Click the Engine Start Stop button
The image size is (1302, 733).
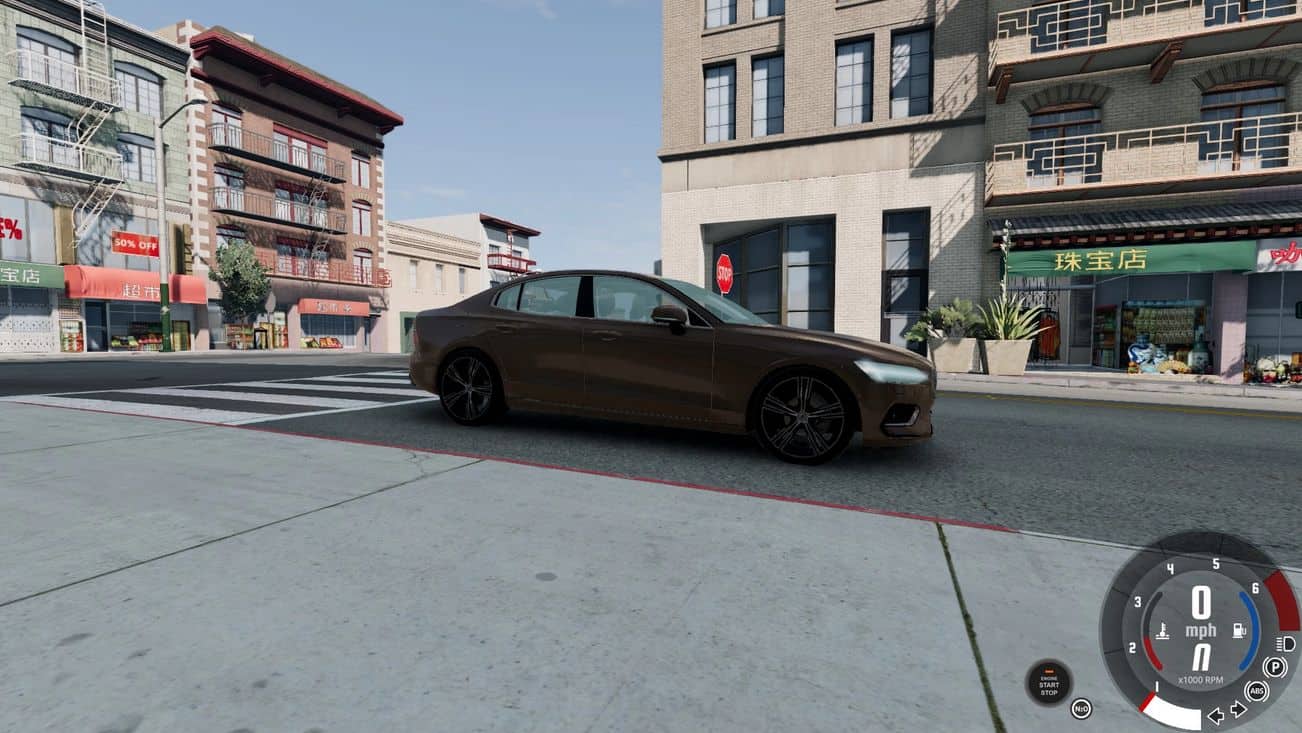click(x=1048, y=683)
